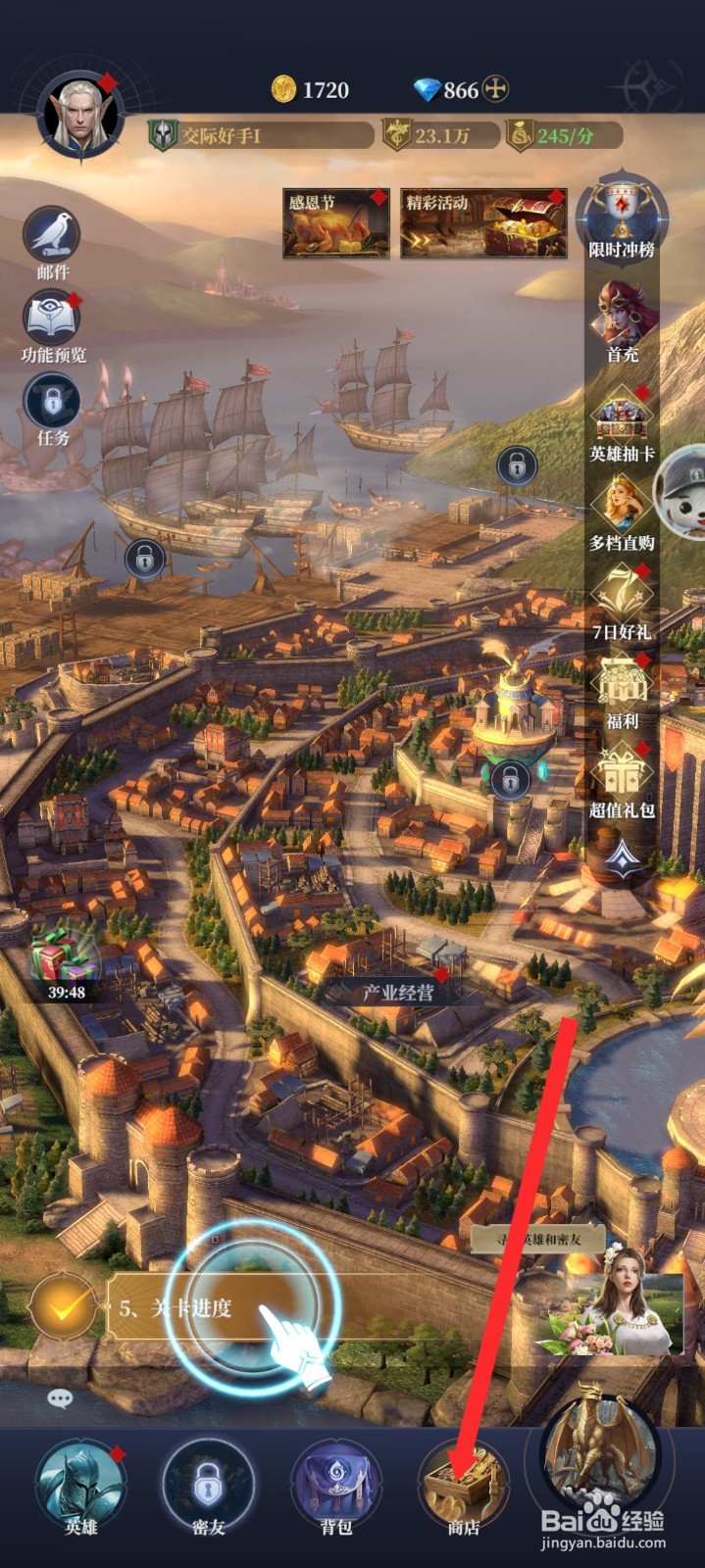Screen dimensions: 705x1568
Task: Open the 福利 welfare icon
Action: point(623,688)
